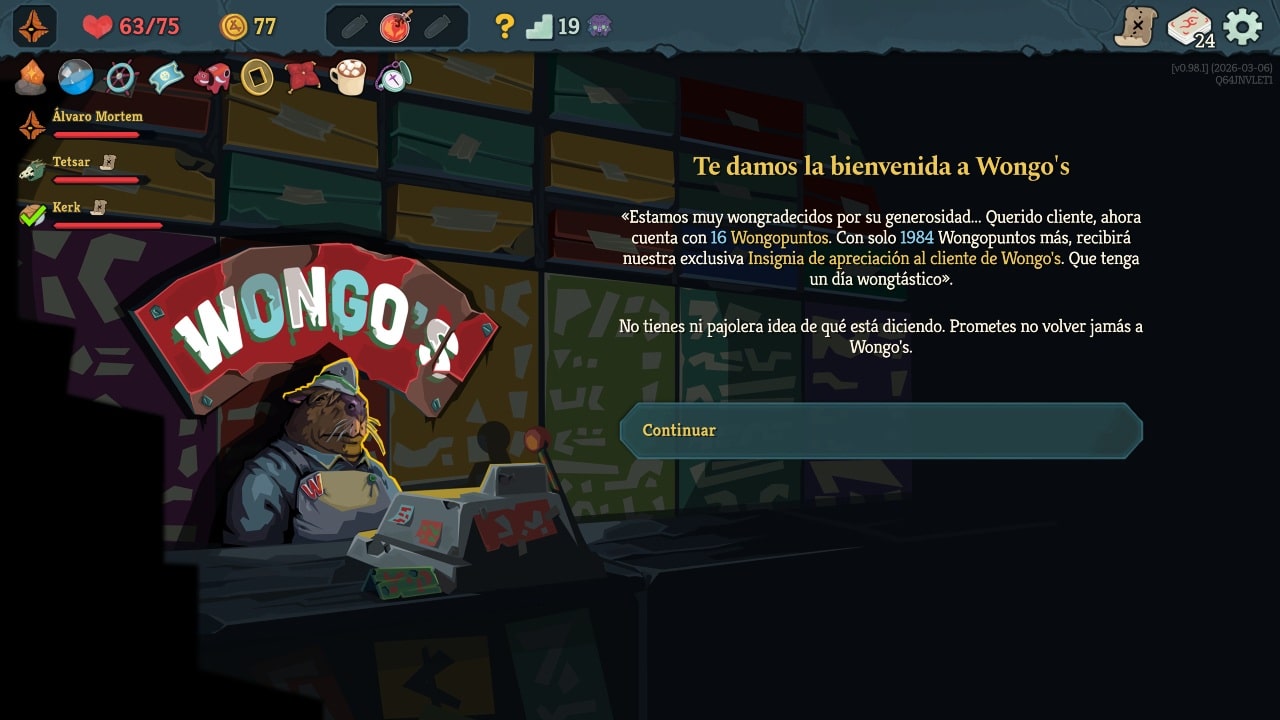Inspect the red cushion relic
Image resolution: width=1280 pixels, height=720 pixels.
coord(302,77)
